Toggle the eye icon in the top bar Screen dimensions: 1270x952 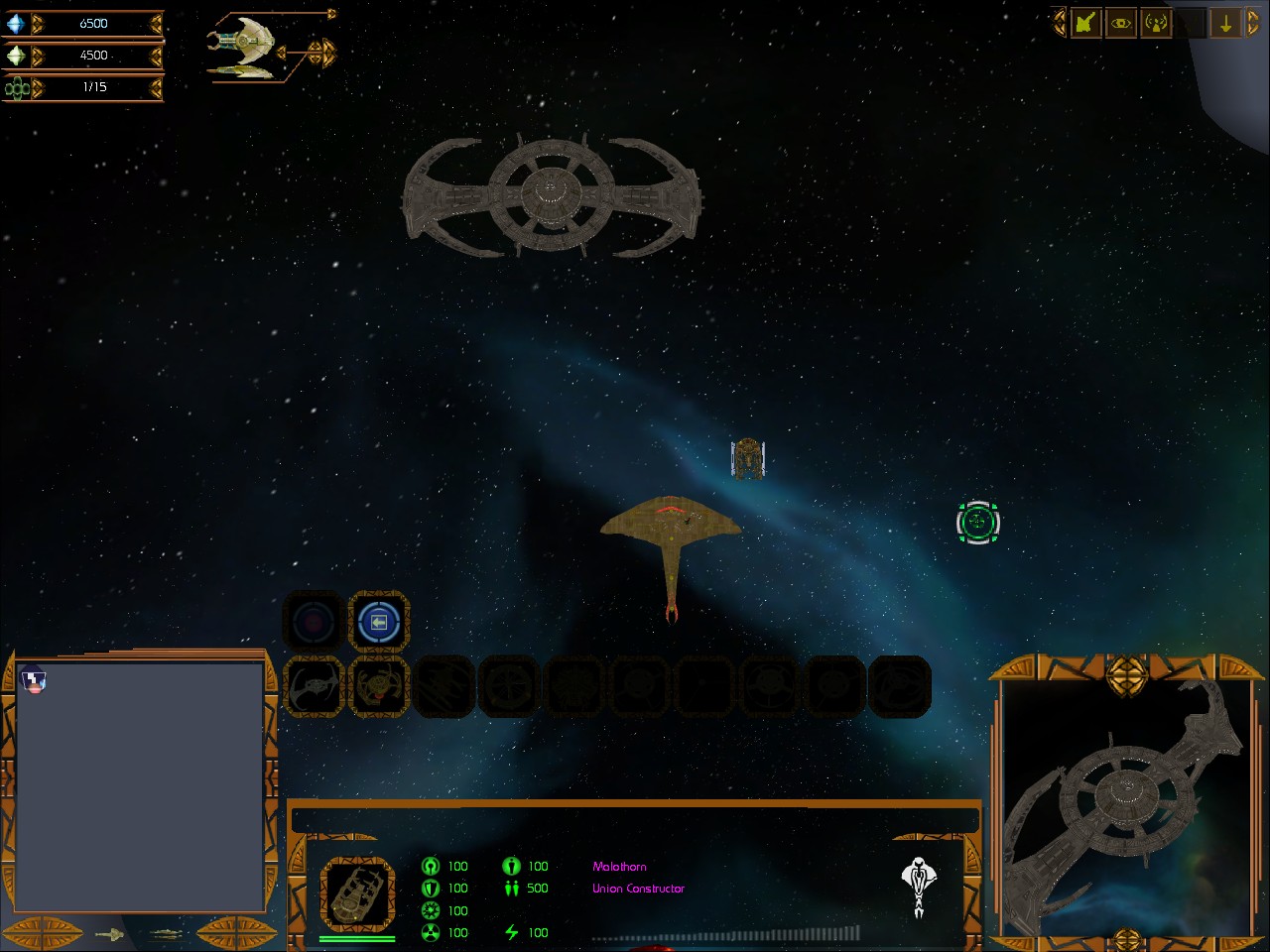click(1121, 23)
